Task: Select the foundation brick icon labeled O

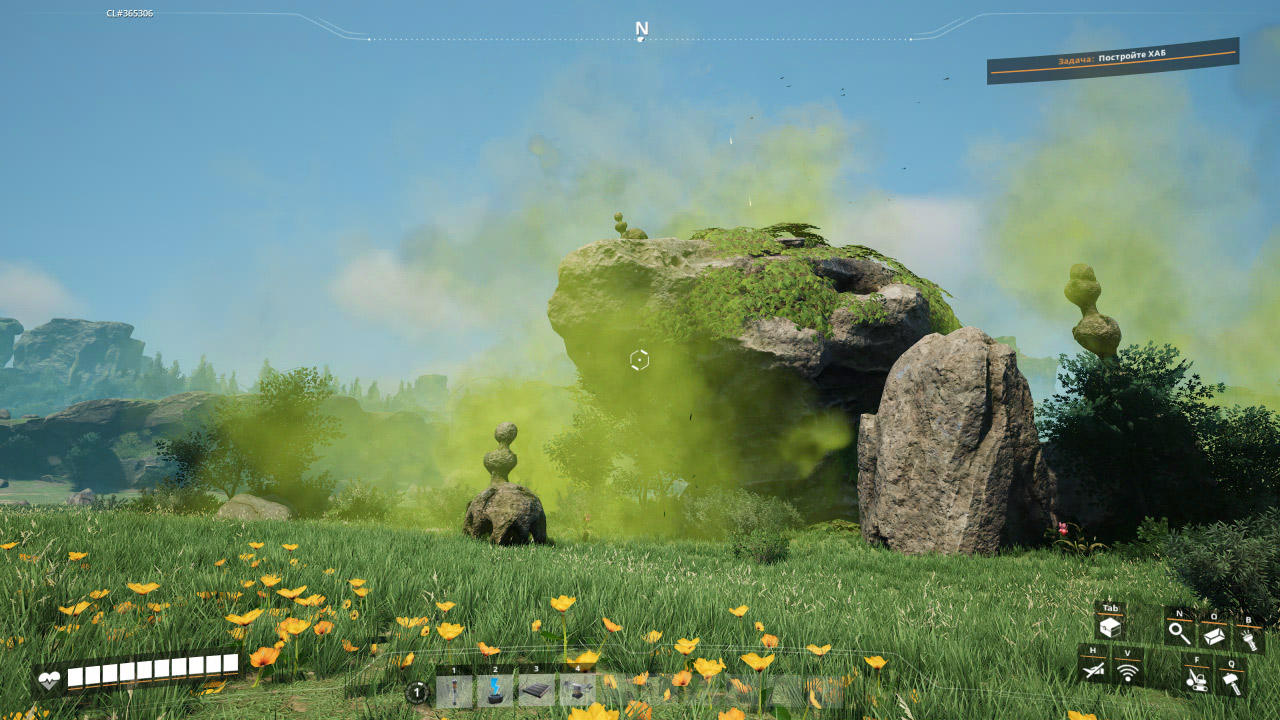Action: click(x=1215, y=635)
